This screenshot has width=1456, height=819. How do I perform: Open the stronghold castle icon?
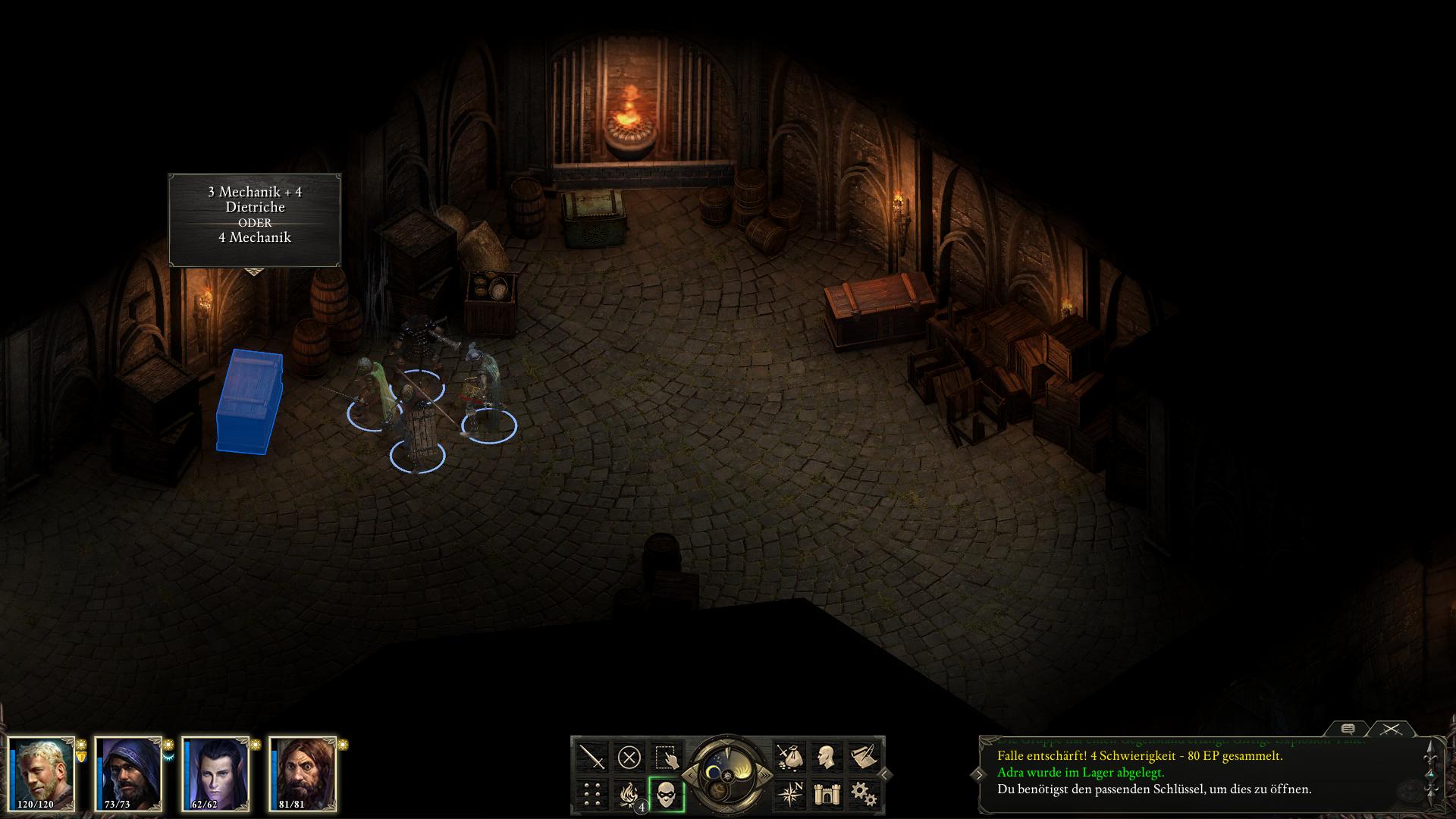(827, 794)
